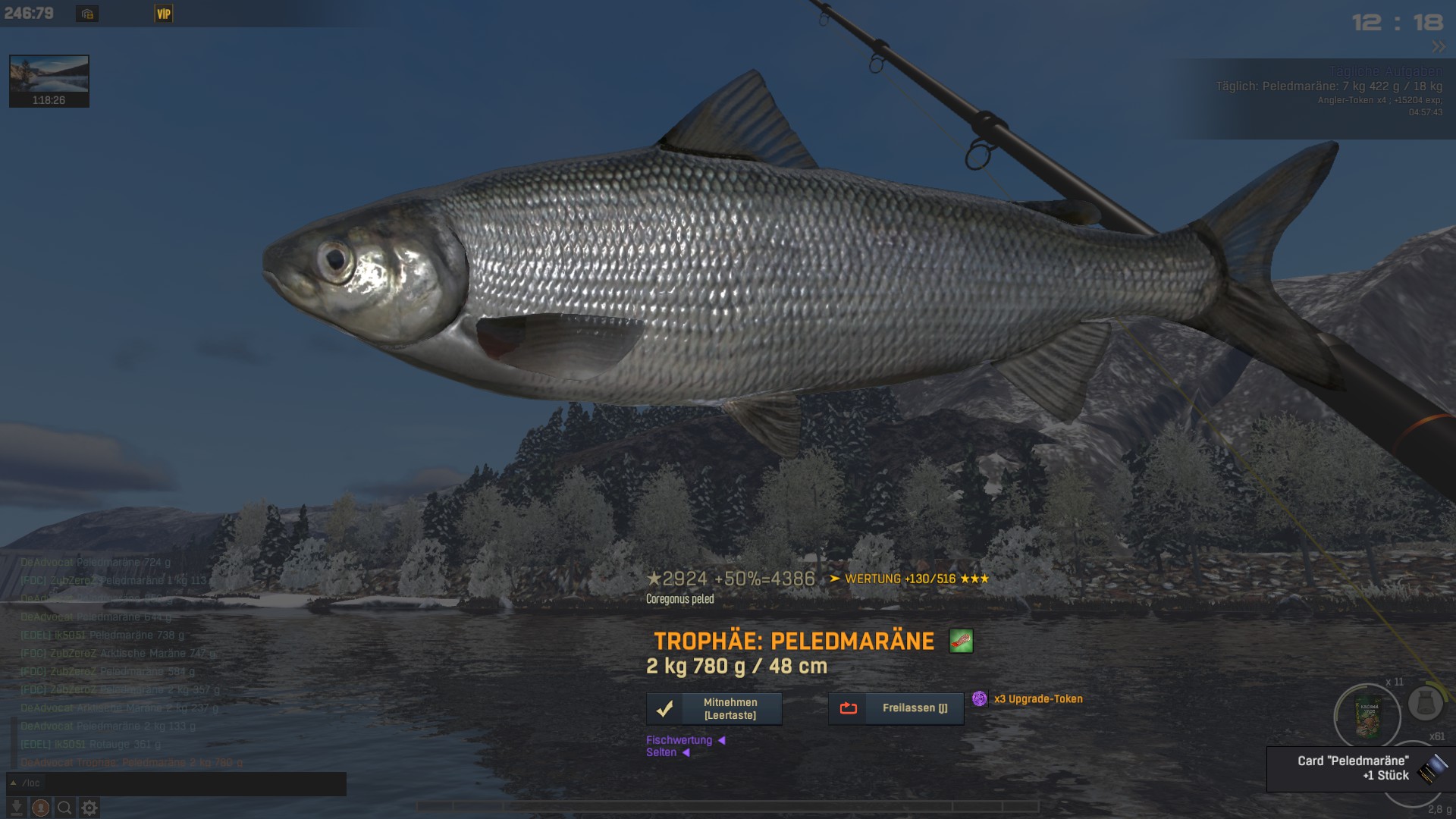Viewport: 1456px width, 819px height.
Task: Collapse the daily tasks panel with the double arrows
Action: click(1438, 47)
